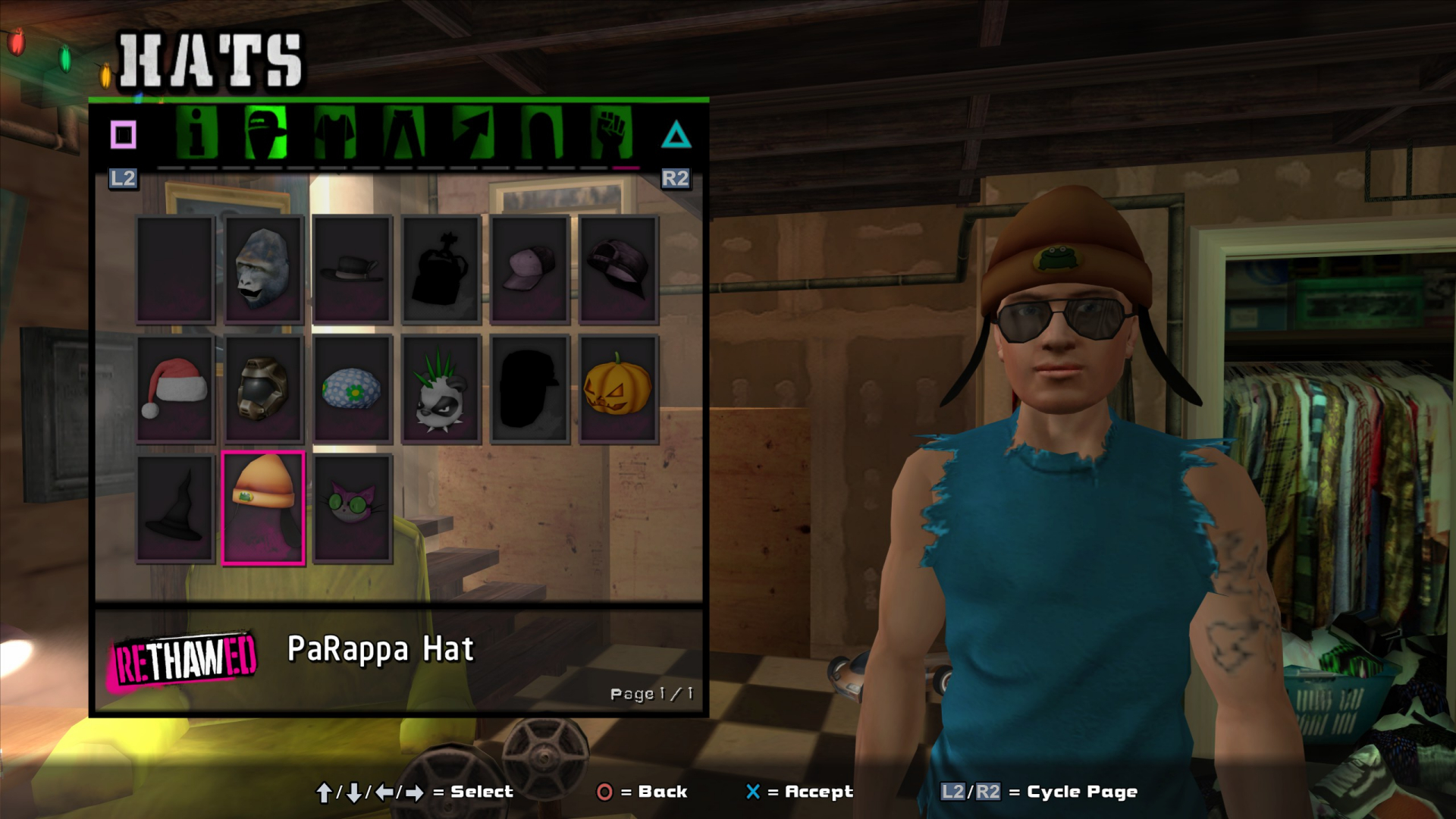Switch to the pants category tab
Screen dimensions: 1456x819
403,133
